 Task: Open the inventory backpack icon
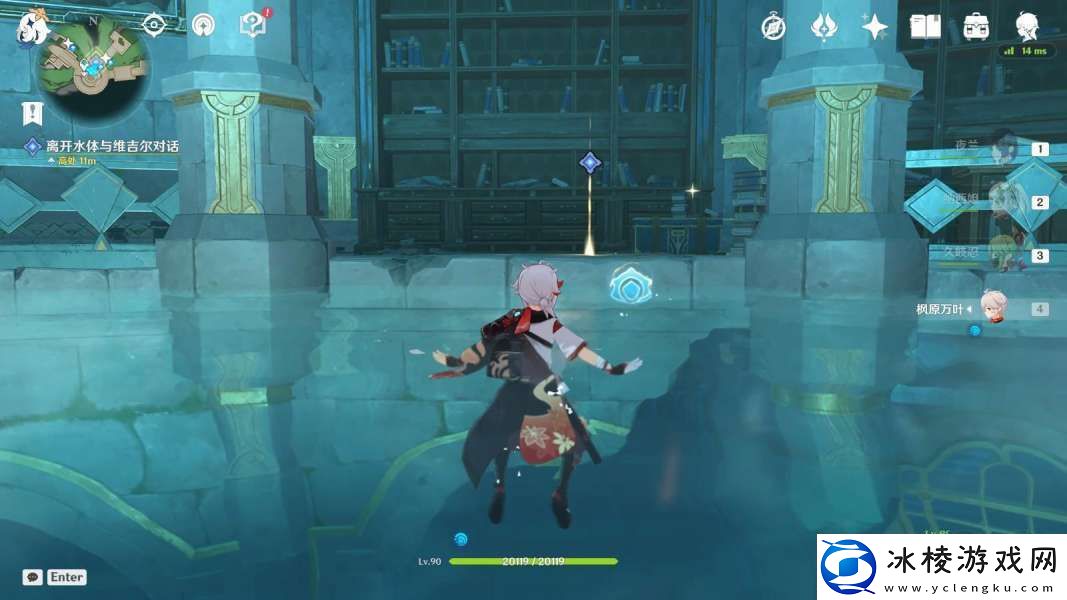coord(976,27)
